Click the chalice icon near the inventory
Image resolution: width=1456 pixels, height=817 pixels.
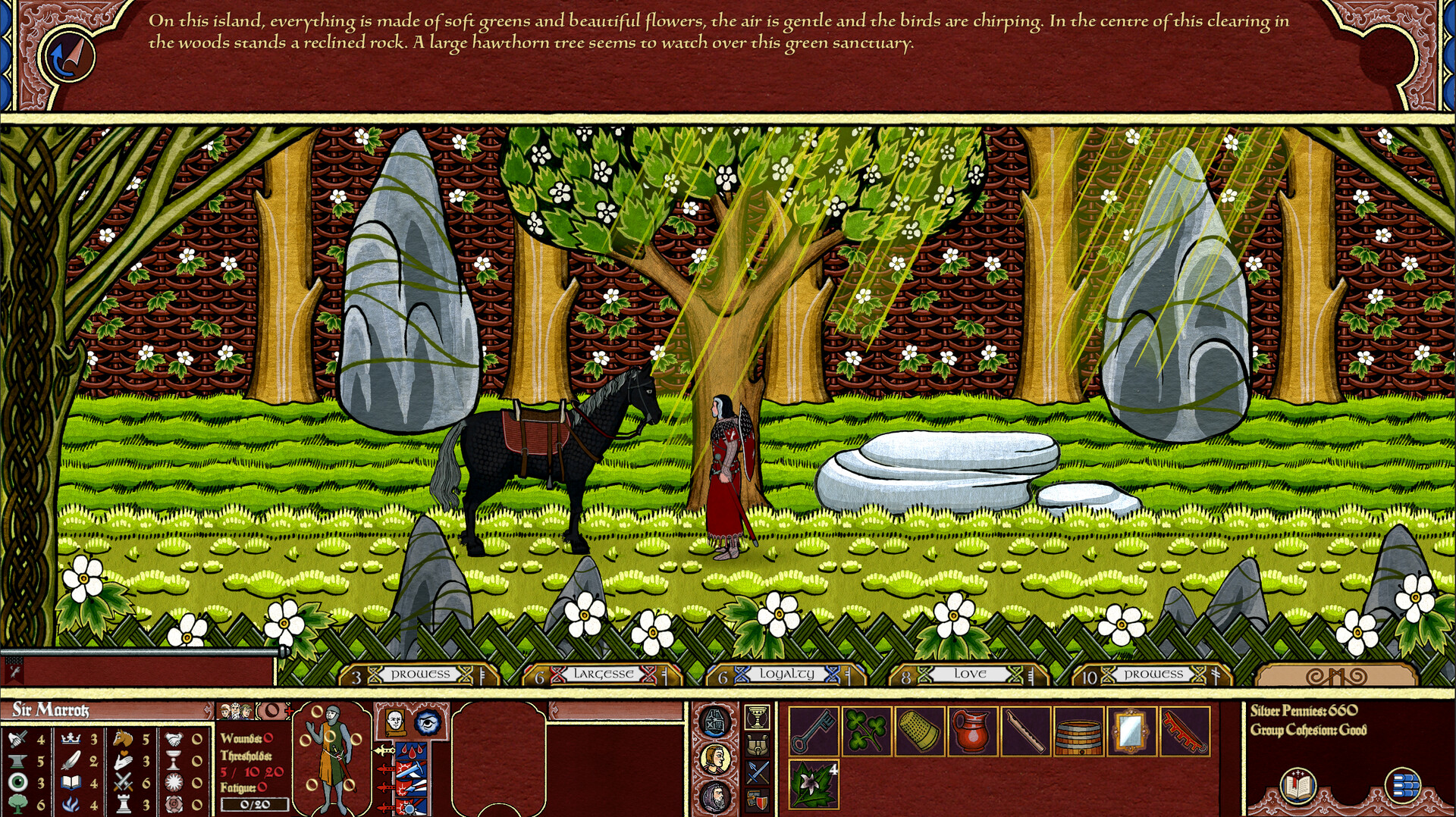pos(757,718)
